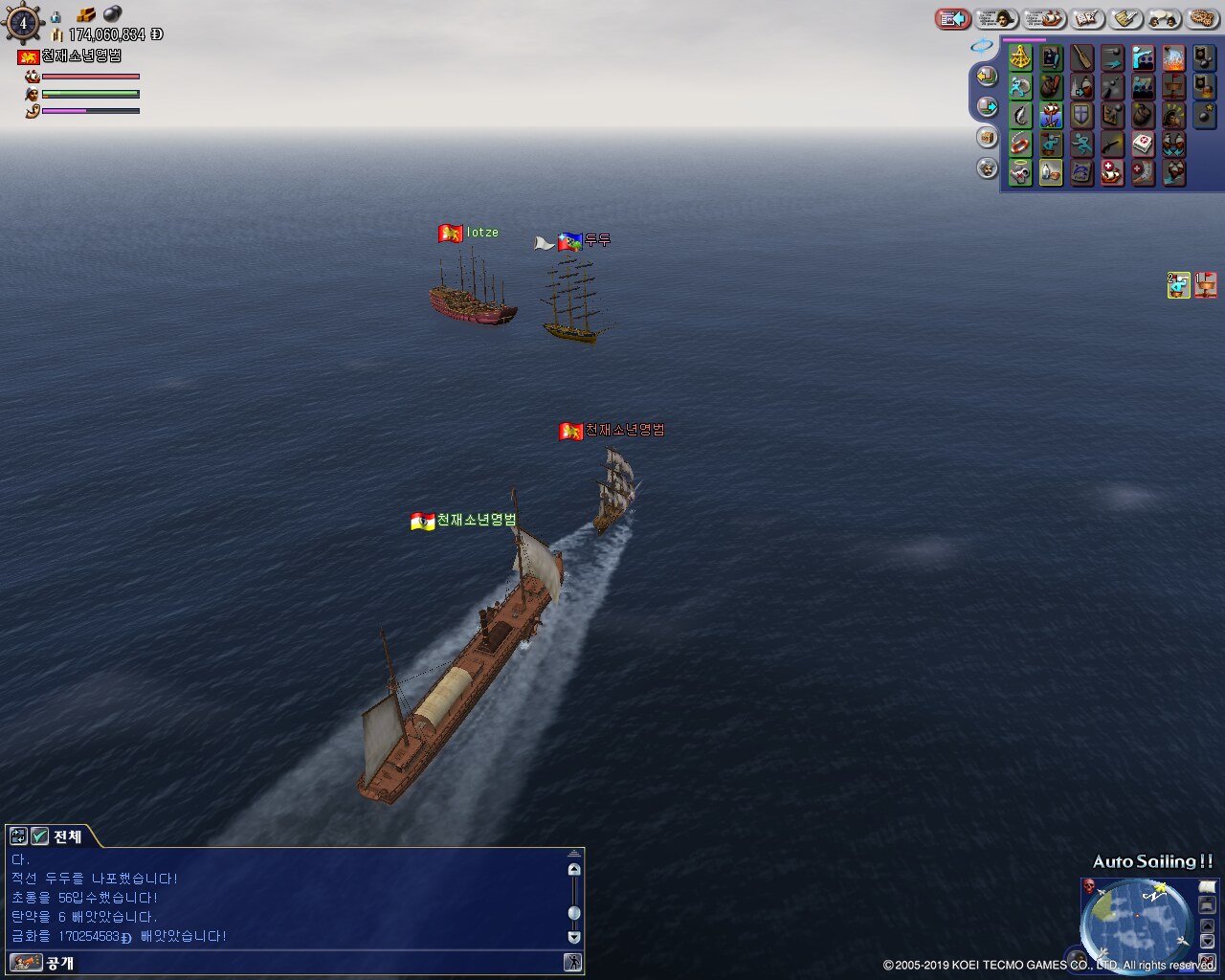Image resolution: width=1225 pixels, height=980 pixels.
Task: Change the 공개 chat channel megaphone button
Action: coord(25,963)
